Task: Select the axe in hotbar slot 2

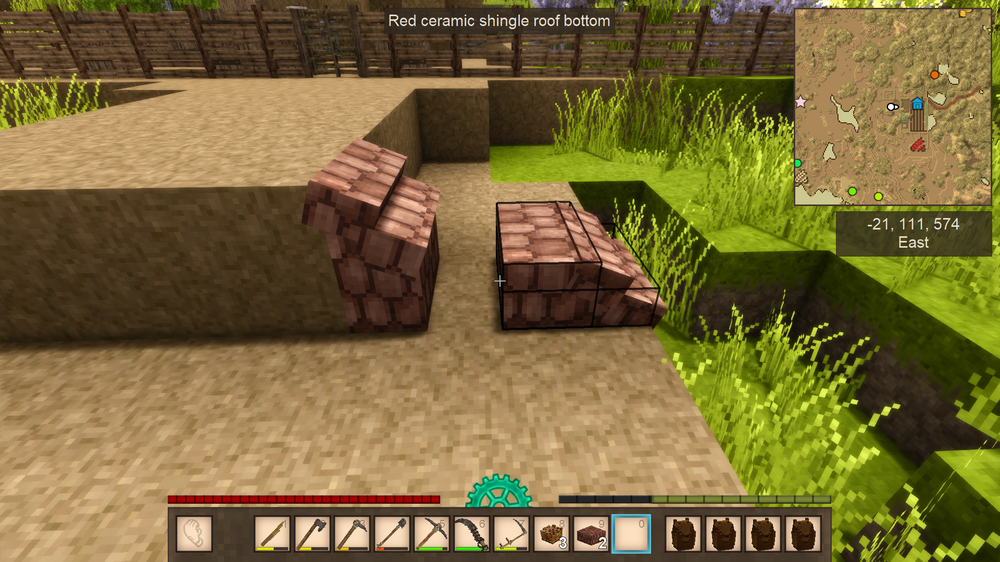Action: pyautogui.click(x=312, y=533)
